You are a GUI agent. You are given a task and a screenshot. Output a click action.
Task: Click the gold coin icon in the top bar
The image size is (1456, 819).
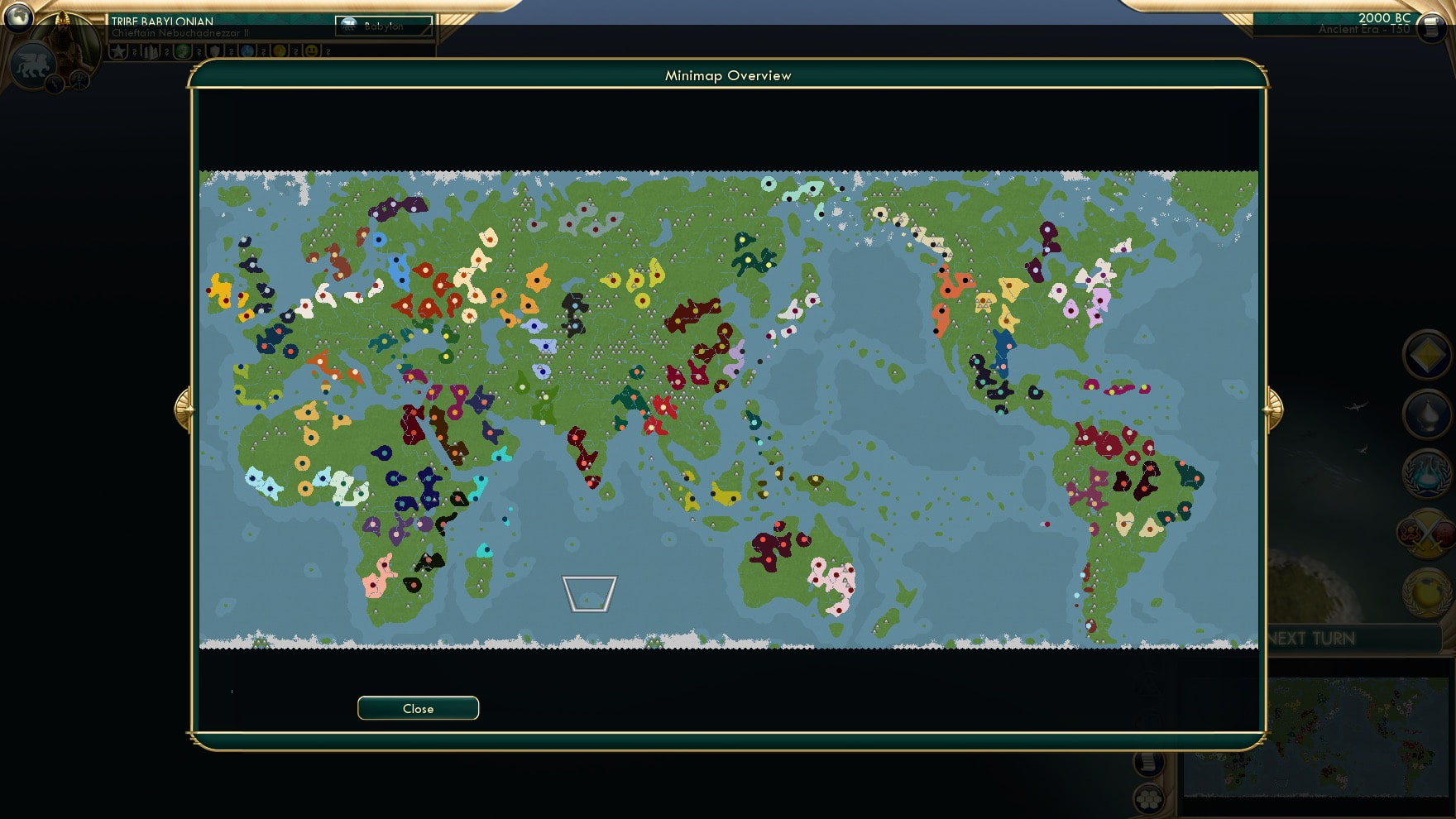point(280,51)
